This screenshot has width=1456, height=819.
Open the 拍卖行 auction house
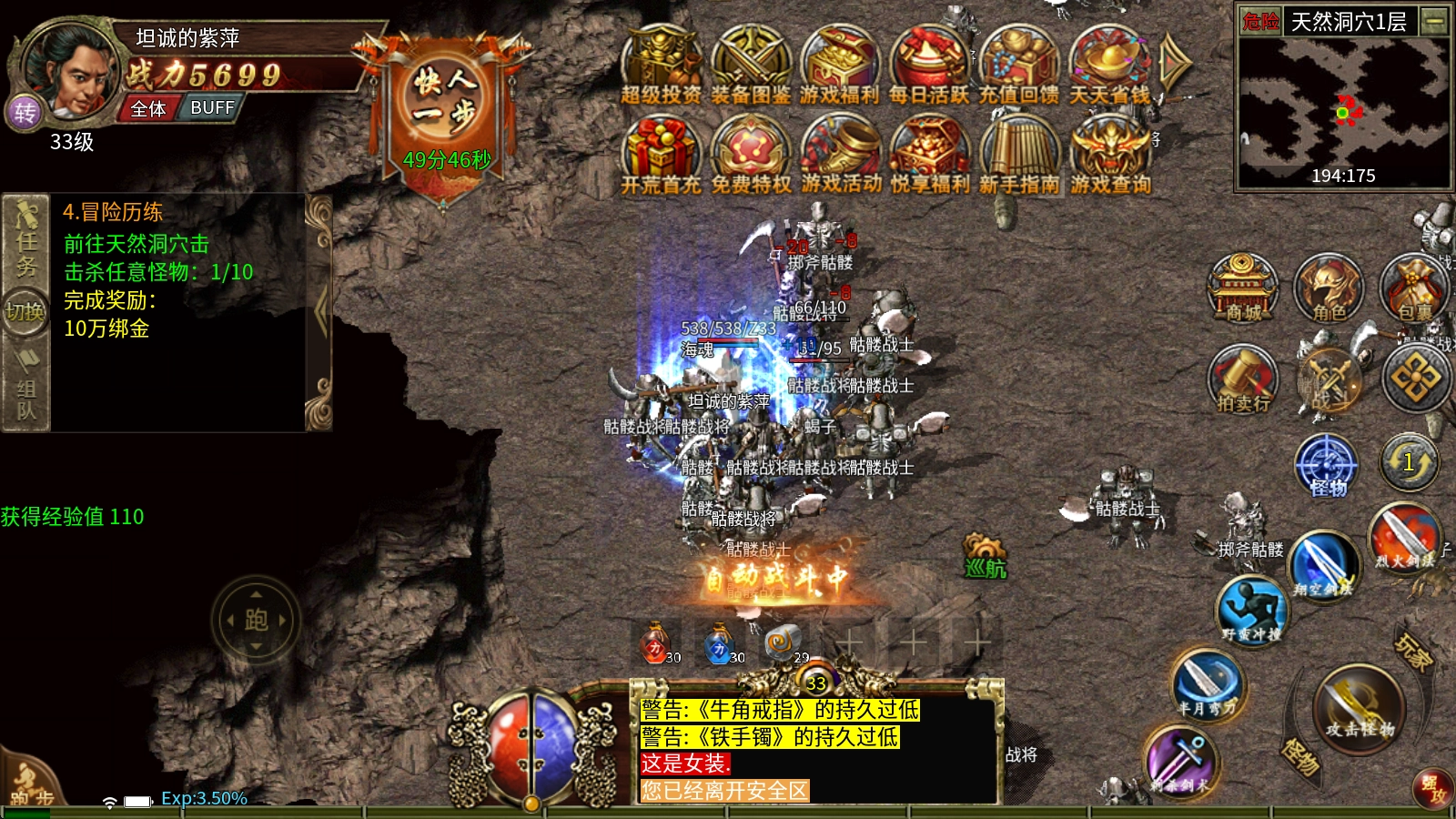tap(1243, 379)
